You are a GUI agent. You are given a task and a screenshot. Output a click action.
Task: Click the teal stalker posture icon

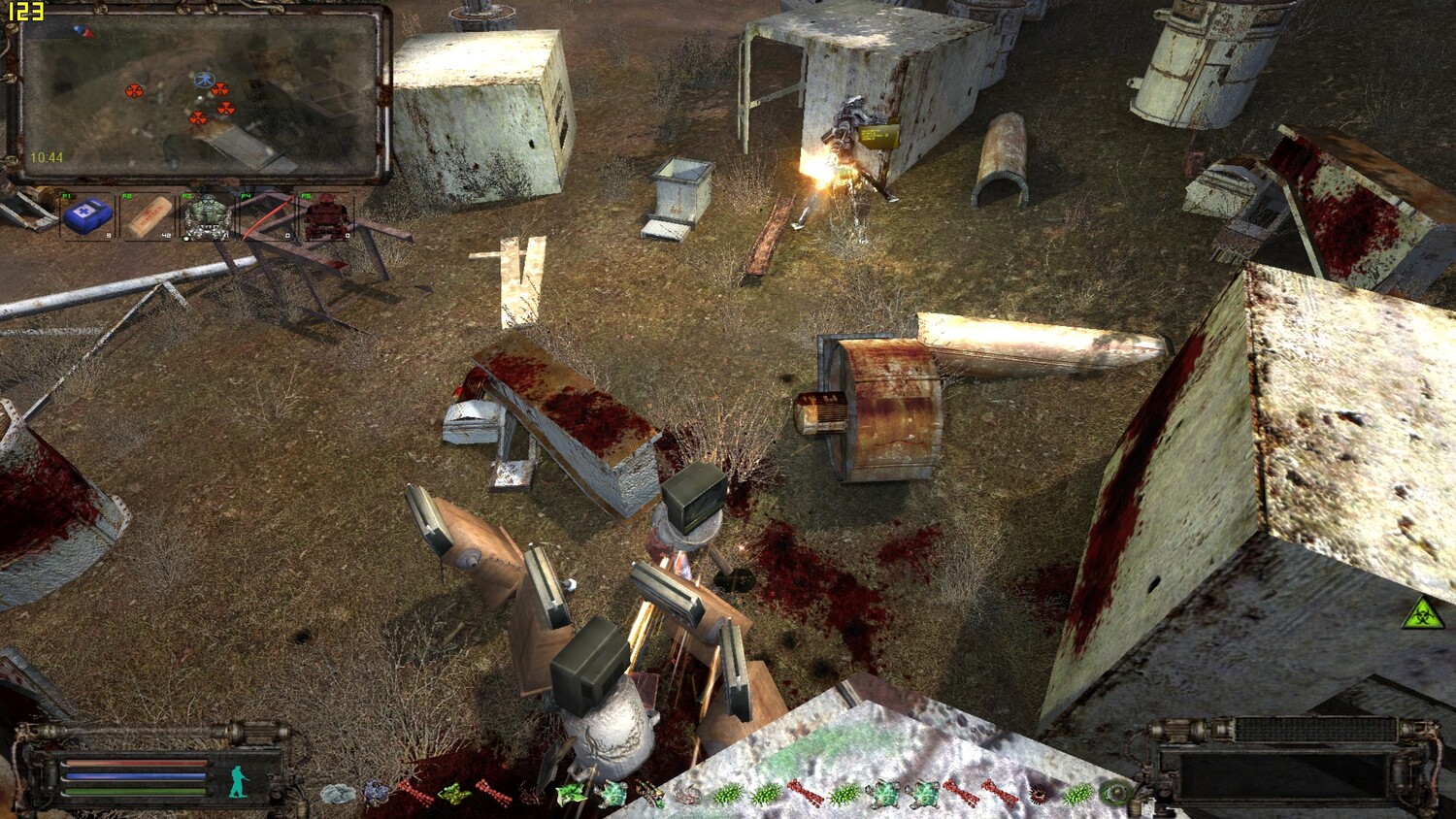239,780
